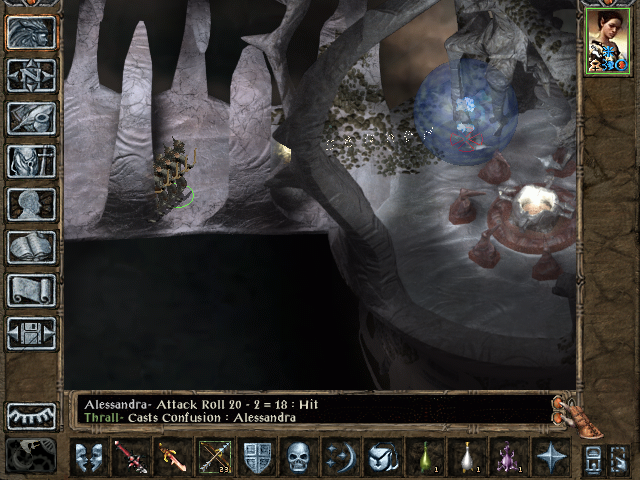Use the white potion quick slot
This screenshot has height=480, width=640.
(466, 457)
